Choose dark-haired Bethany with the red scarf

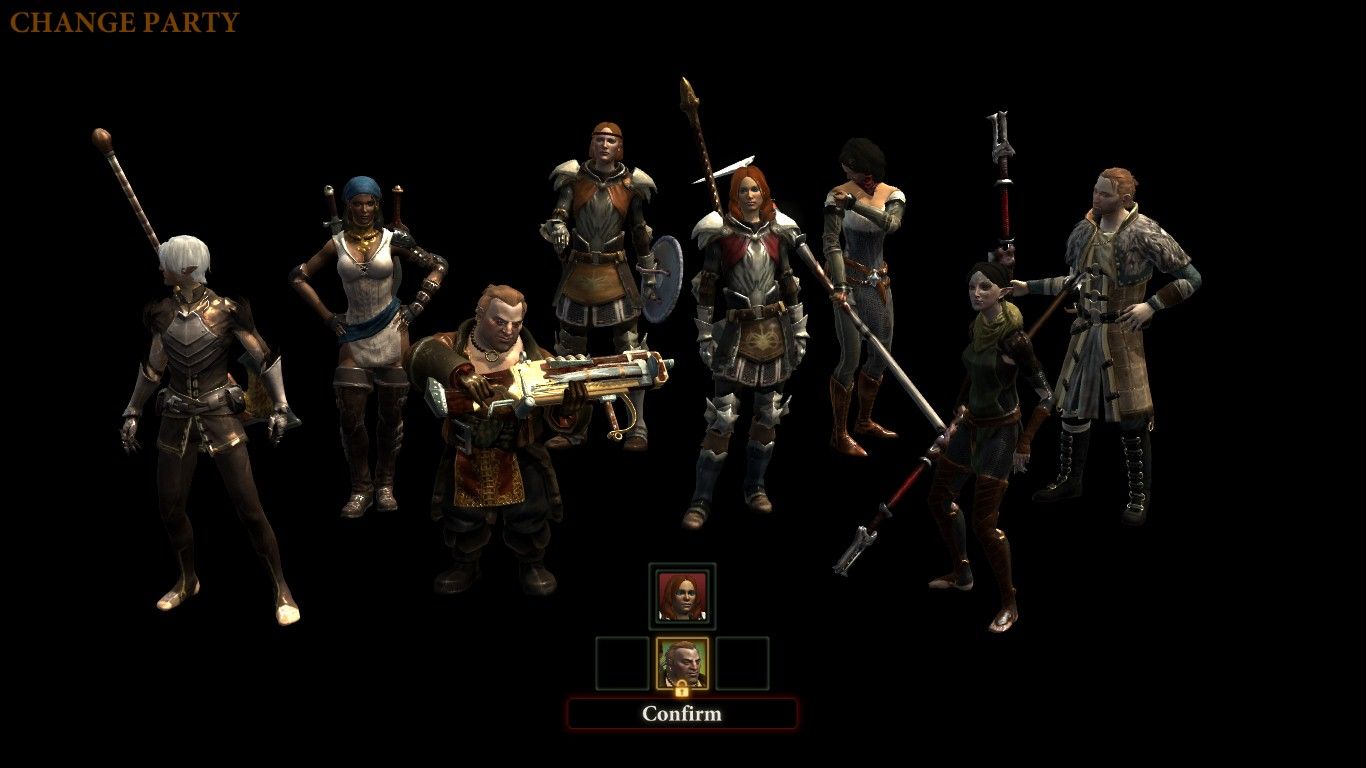tap(858, 280)
